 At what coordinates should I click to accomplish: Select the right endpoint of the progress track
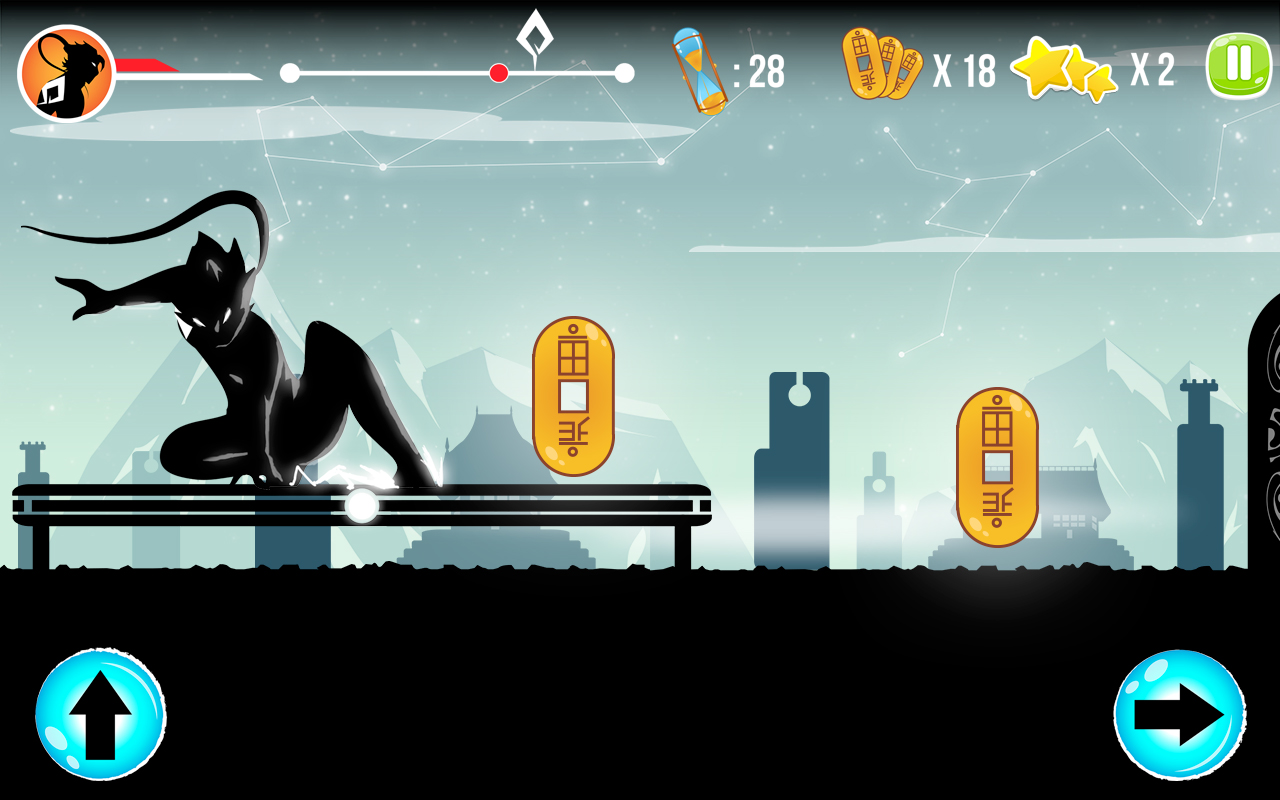click(624, 72)
